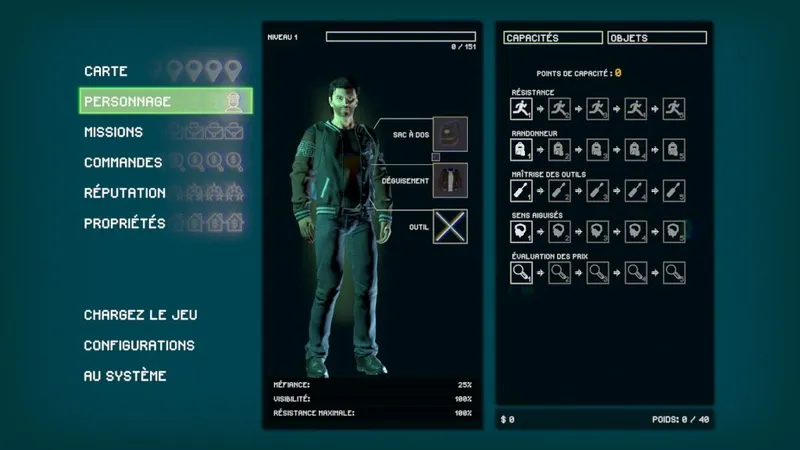Screen dimensions: 800x450
Task: Click the first Évaluation des prix skill icon
Action: [x=521, y=271]
